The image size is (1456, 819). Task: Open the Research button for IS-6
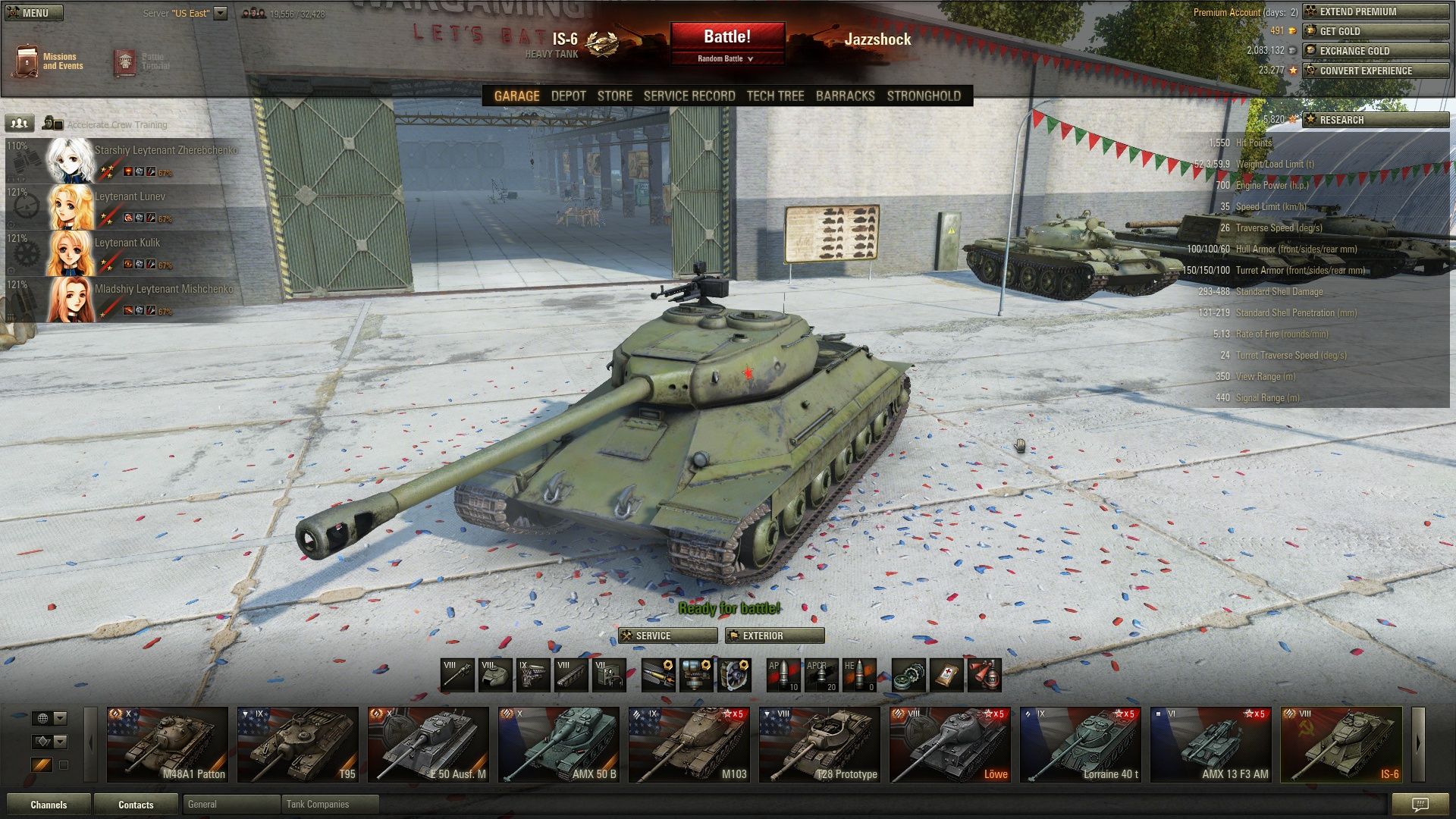[x=1374, y=120]
